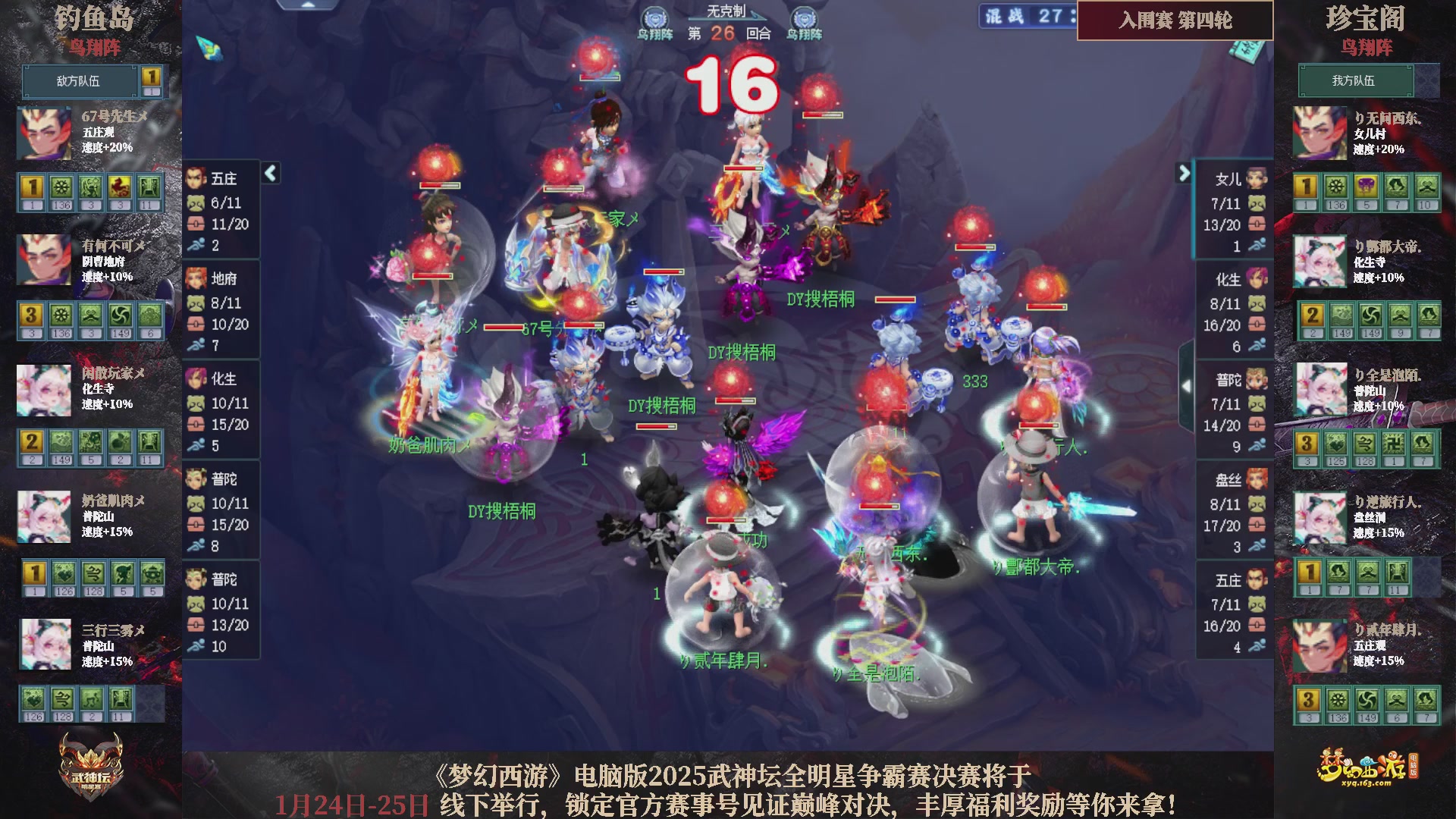The width and height of the screenshot is (1456, 819).
Task: Collapse the left status panel with its arrow
Action: pos(269,173)
